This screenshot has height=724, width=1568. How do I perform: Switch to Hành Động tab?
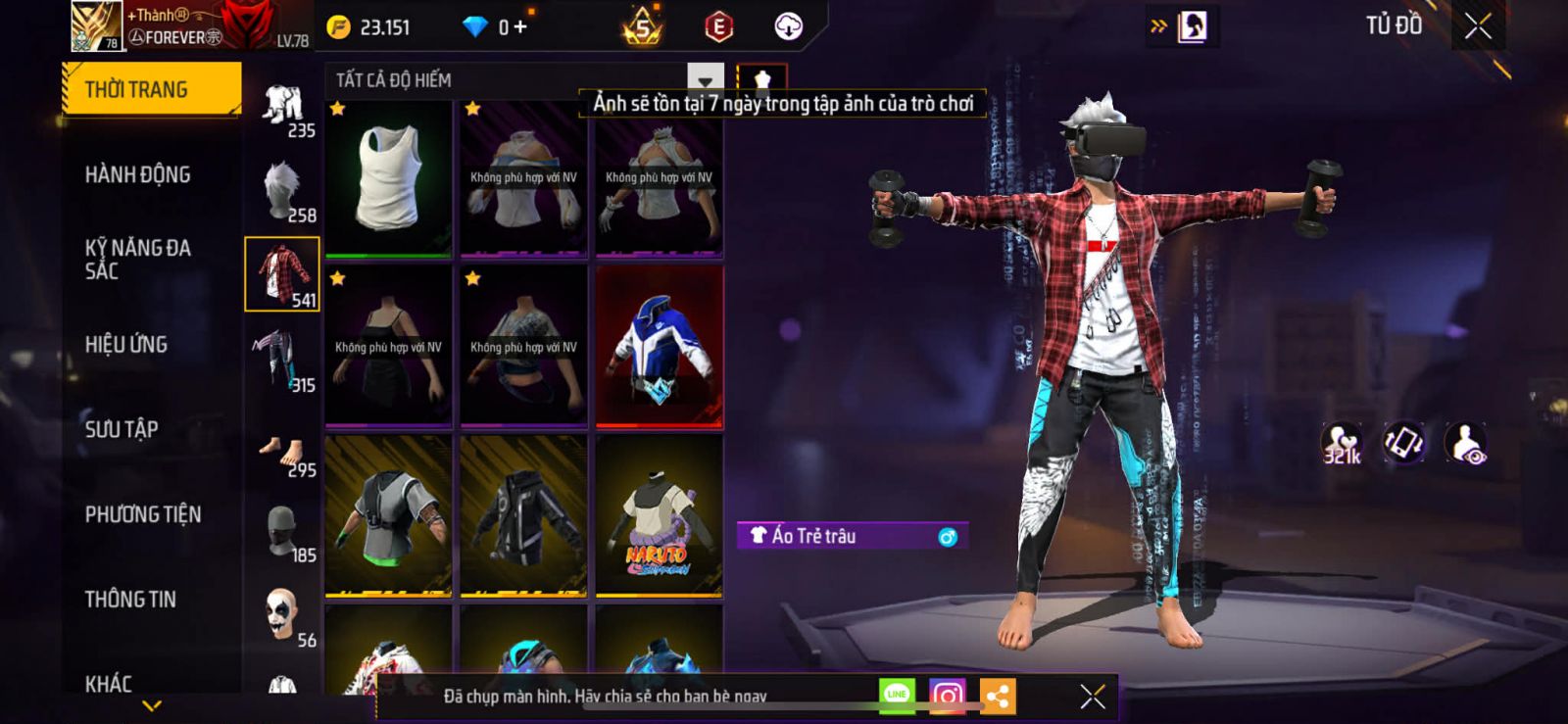coord(138,175)
